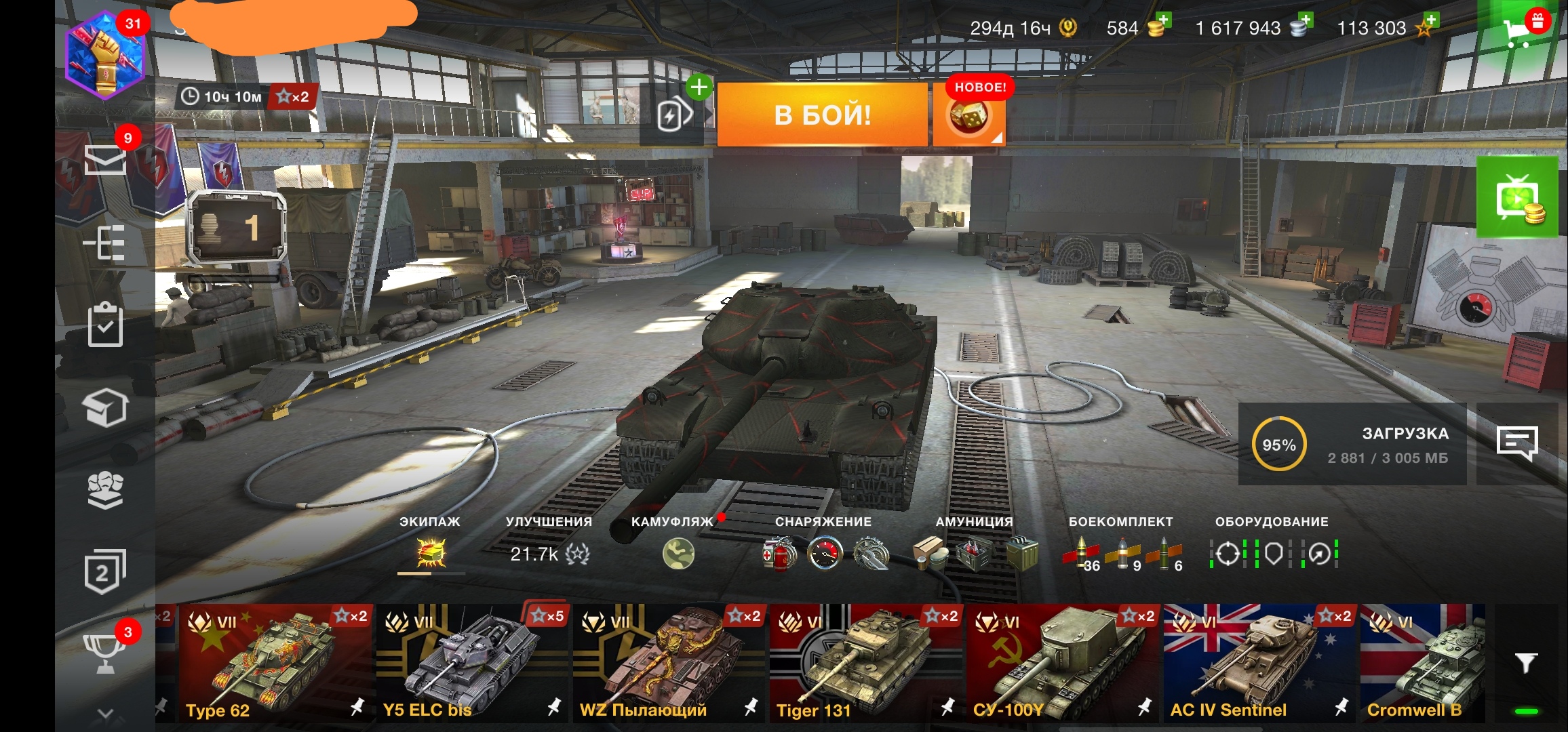
Task: Open the crew (ЭКИПАЖ) panel
Action: (x=431, y=553)
